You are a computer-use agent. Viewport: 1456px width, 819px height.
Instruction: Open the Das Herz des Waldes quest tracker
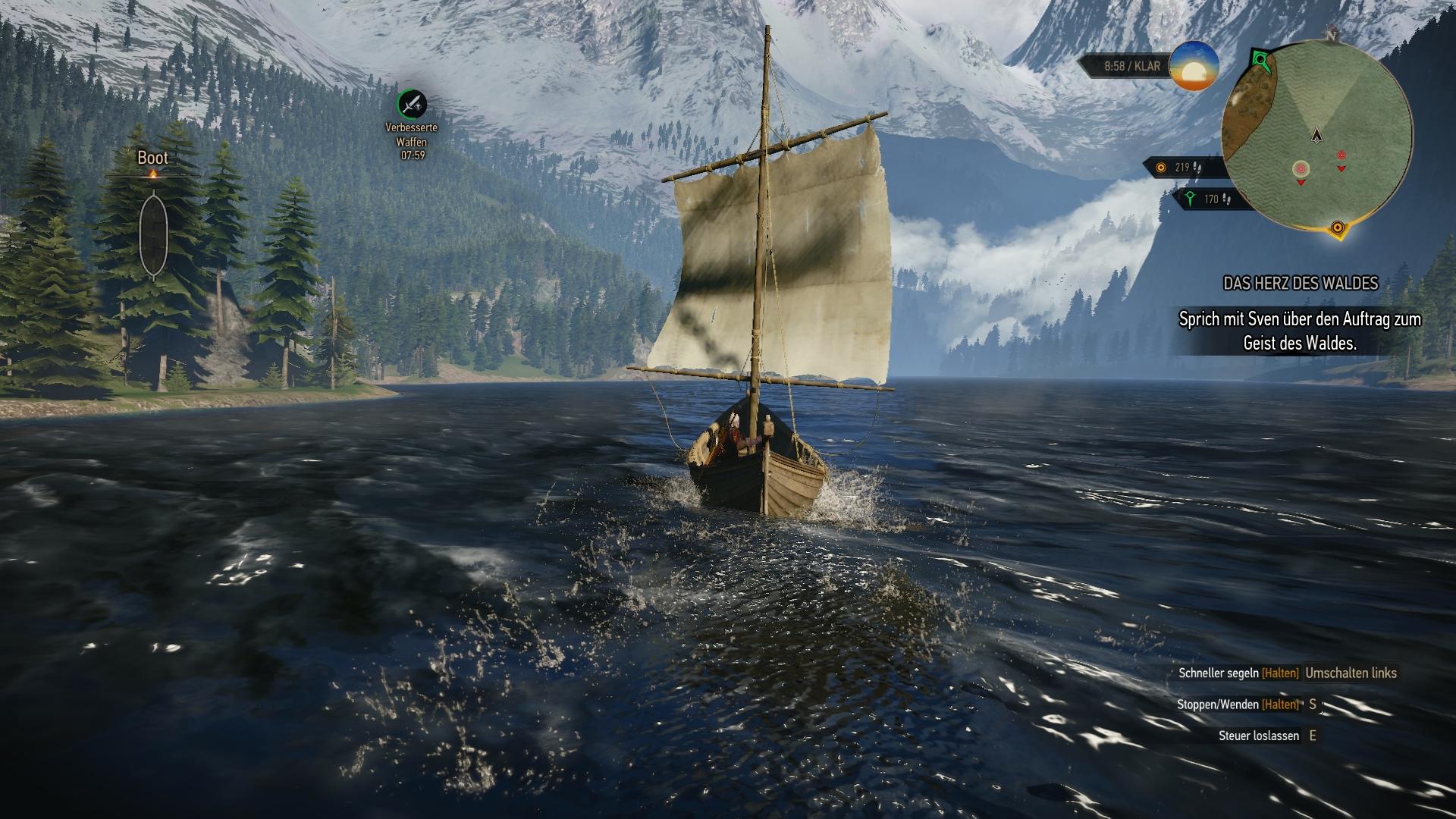coord(1300,283)
